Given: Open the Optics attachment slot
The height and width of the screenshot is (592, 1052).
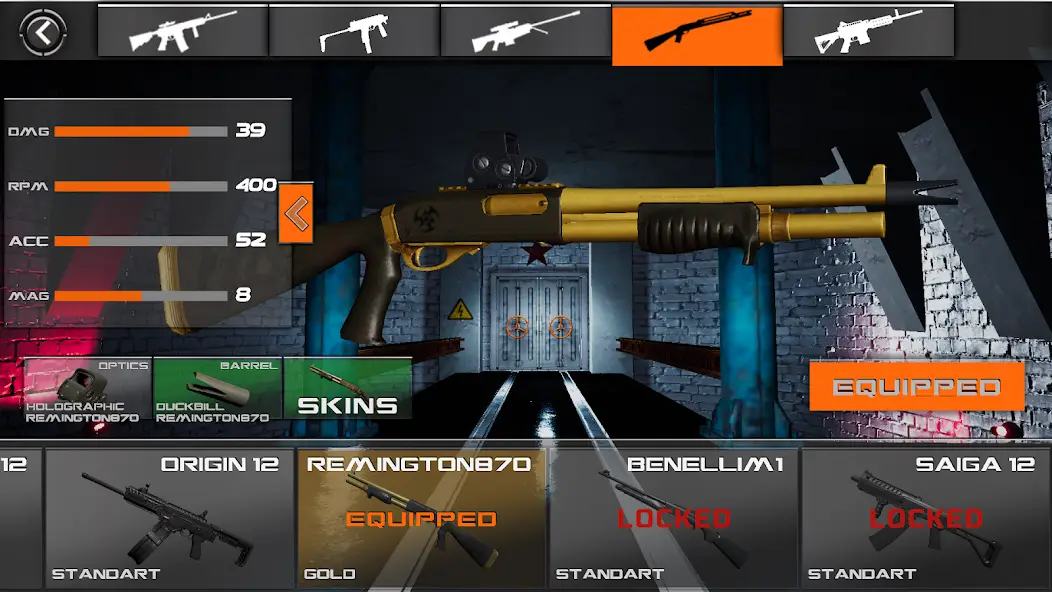Looking at the screenshot, I should coord(88,389).
